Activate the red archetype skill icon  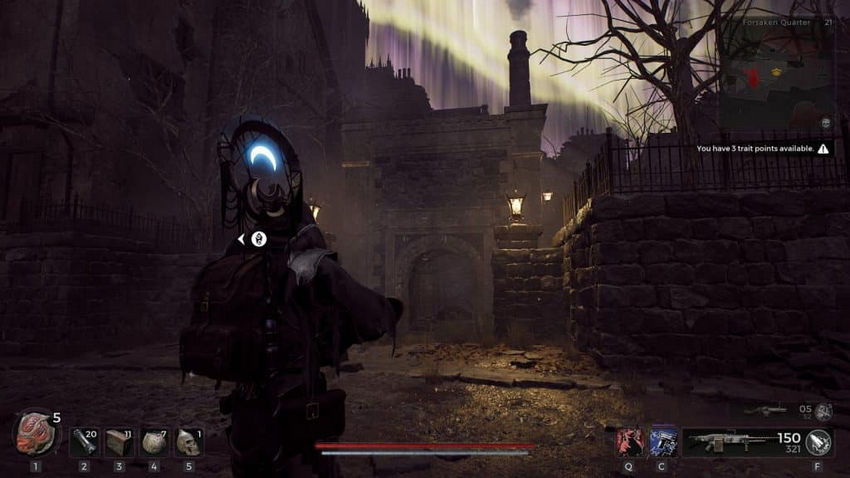pos(629,442)
